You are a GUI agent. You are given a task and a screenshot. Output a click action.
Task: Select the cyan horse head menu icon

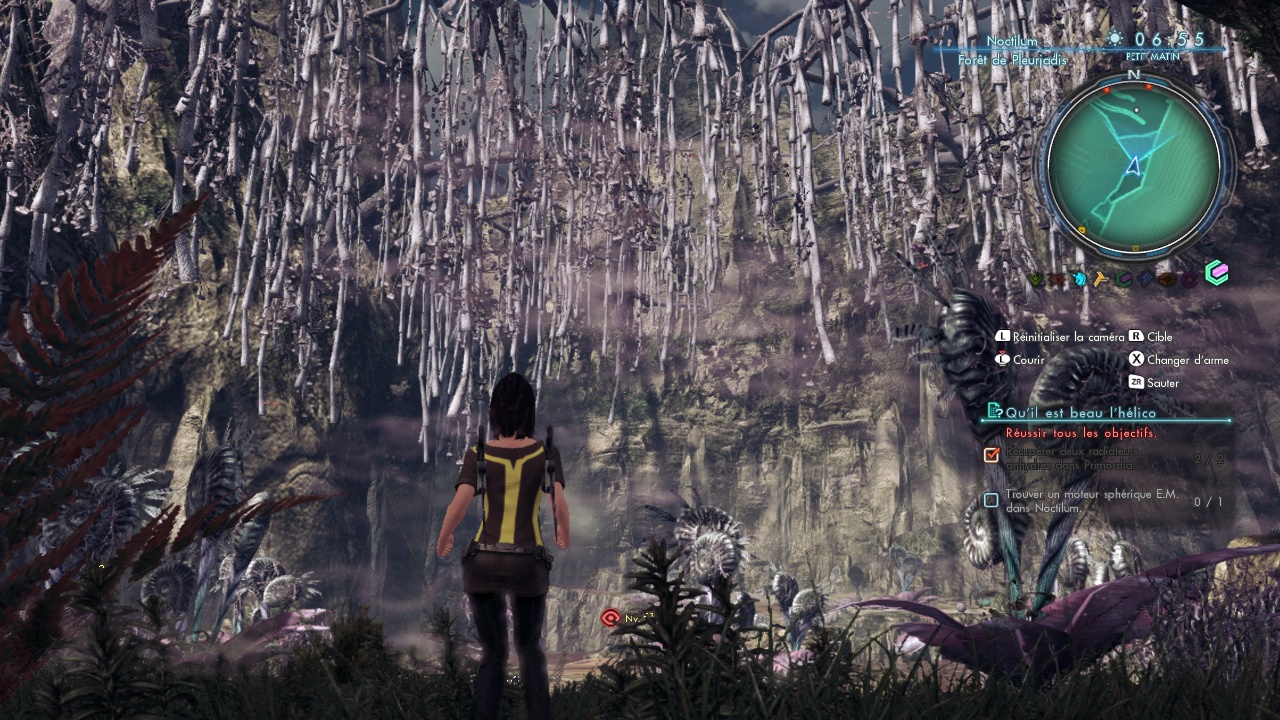tap(1080, 279)
